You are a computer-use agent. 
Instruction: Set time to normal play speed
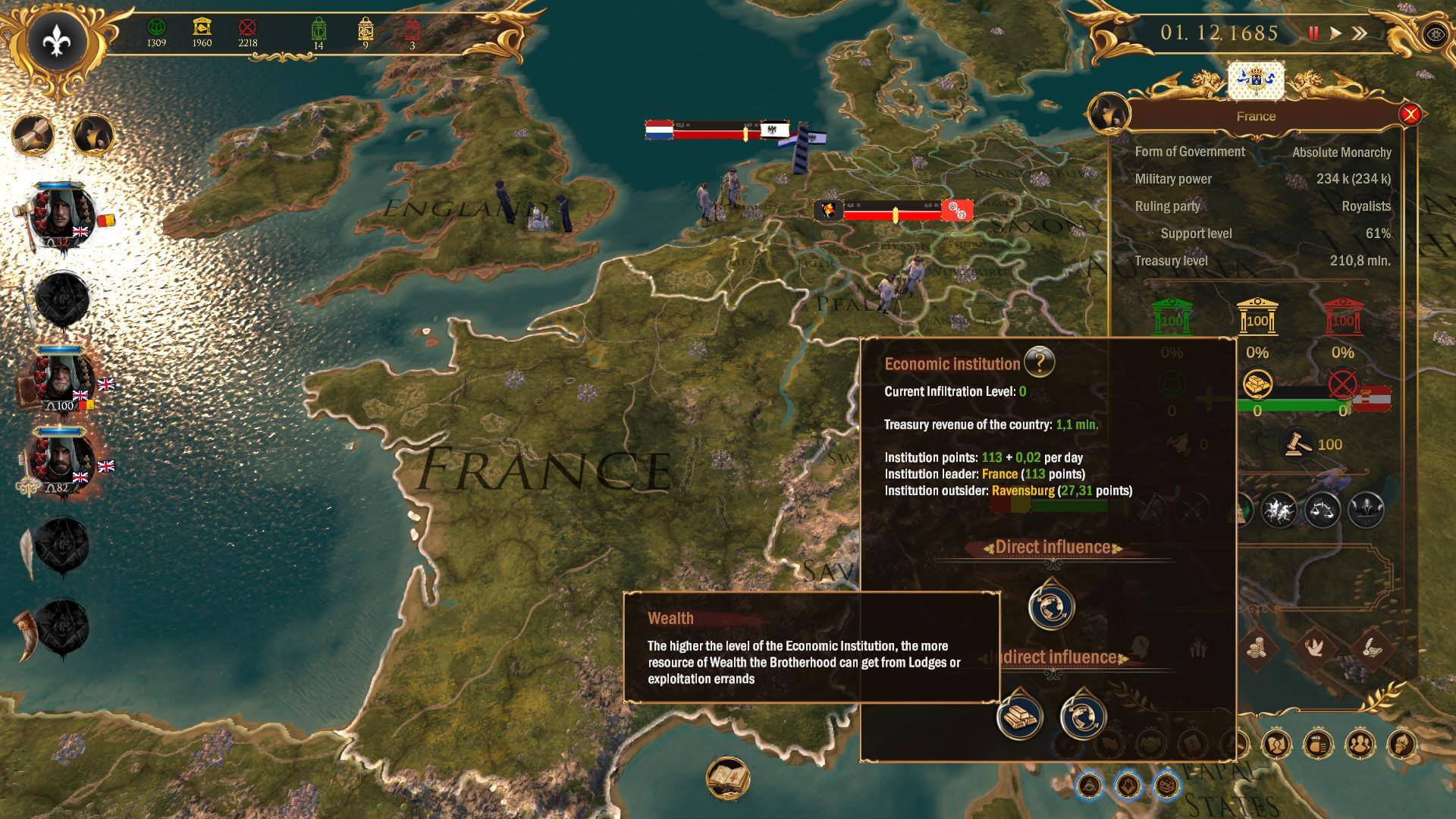click(x=1336, y=33)
